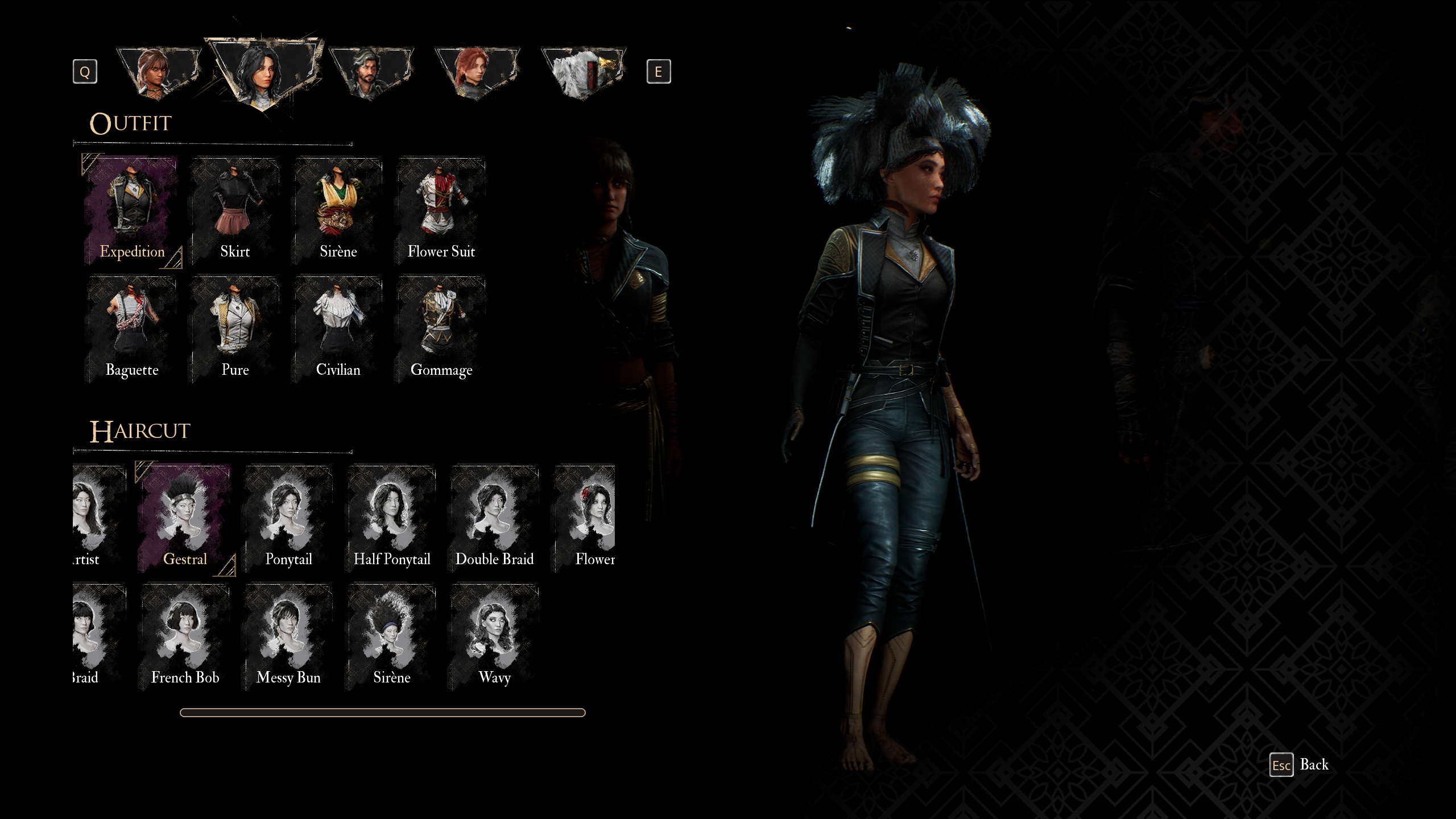Apply the Sirène haircut

(391, 636)
